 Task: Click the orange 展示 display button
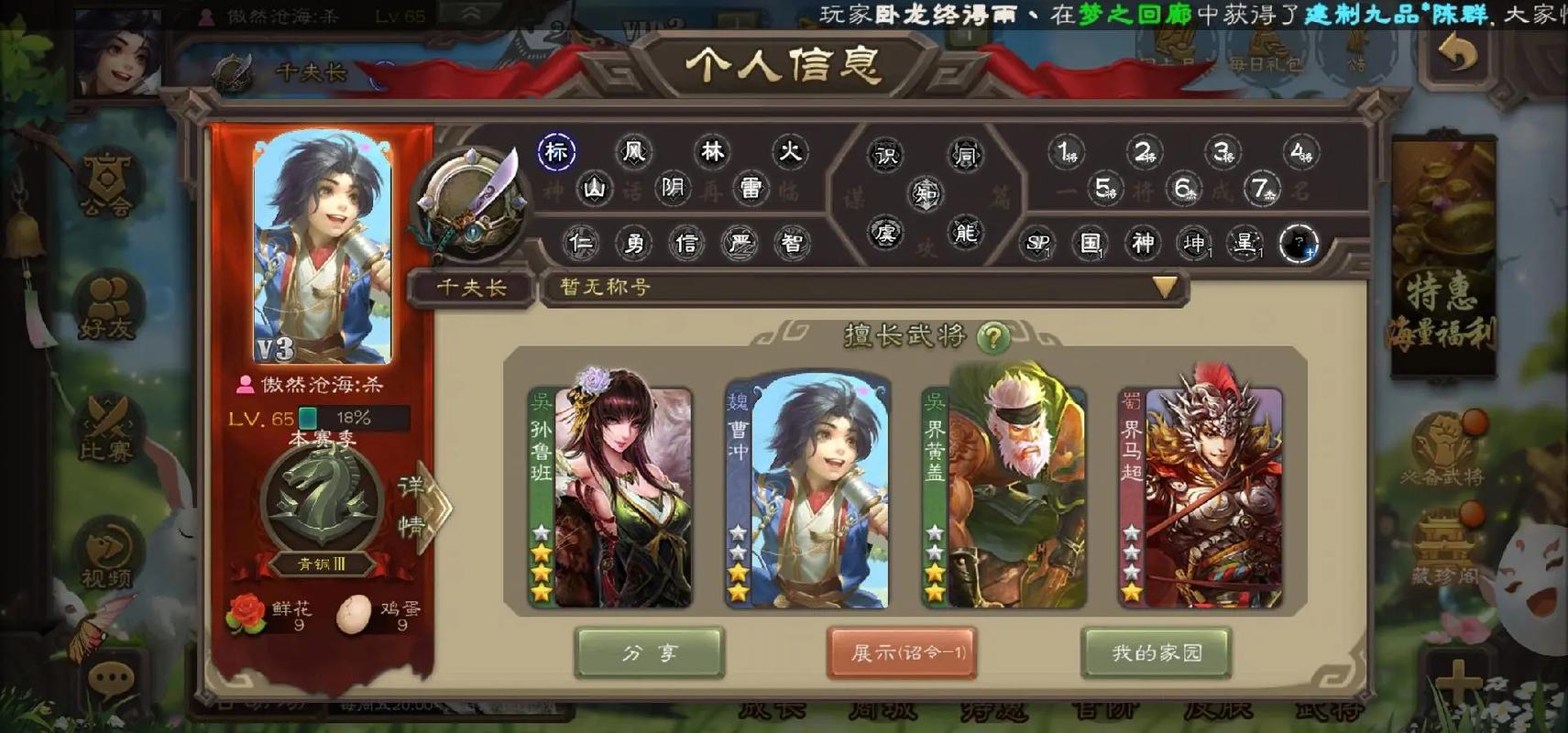pyautogui.click(x=902, y=652)
